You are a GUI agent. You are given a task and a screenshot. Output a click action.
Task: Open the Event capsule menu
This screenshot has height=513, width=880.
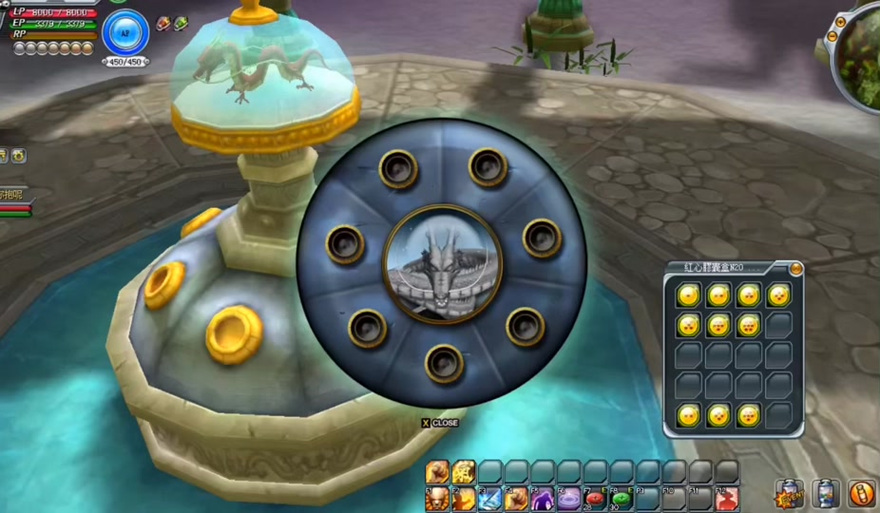pyautogui.click(x=789, y=493)
